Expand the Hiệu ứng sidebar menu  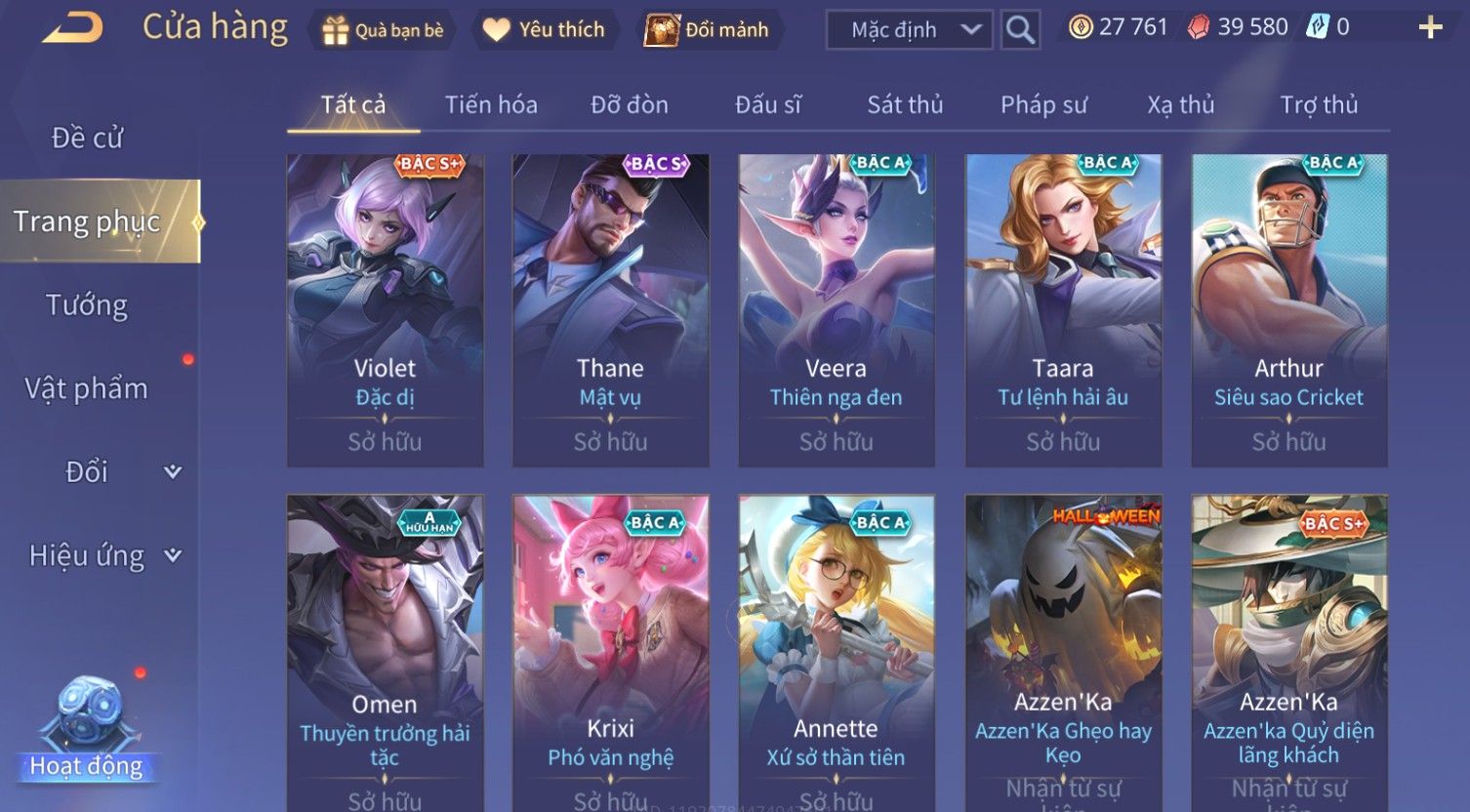pyautogui.click(x=103, y=555)
